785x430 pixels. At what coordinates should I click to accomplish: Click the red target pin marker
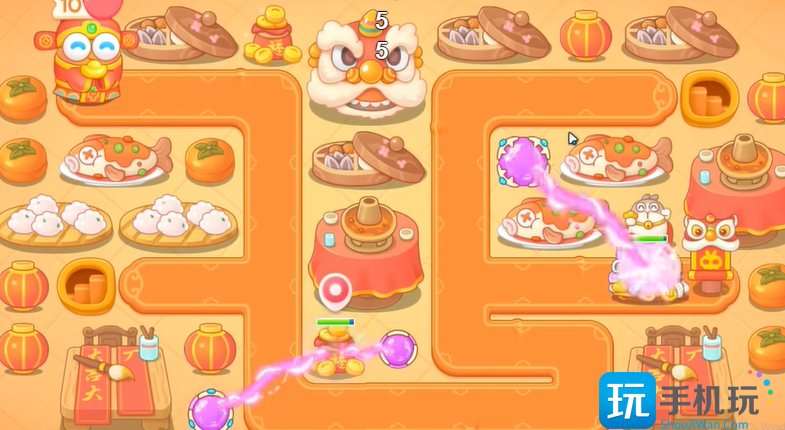point(335,291)
